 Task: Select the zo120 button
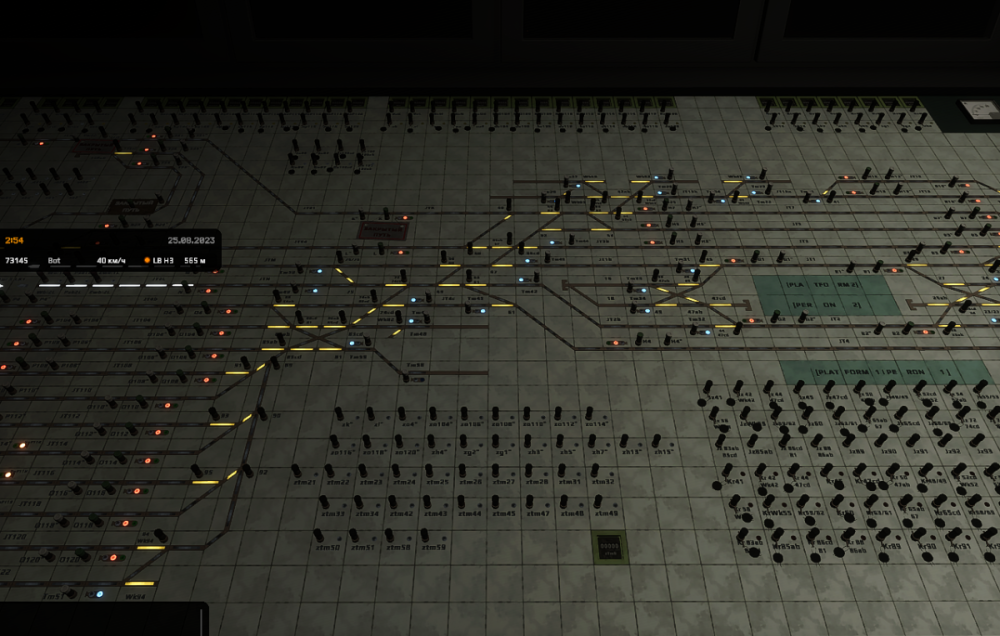401,440
